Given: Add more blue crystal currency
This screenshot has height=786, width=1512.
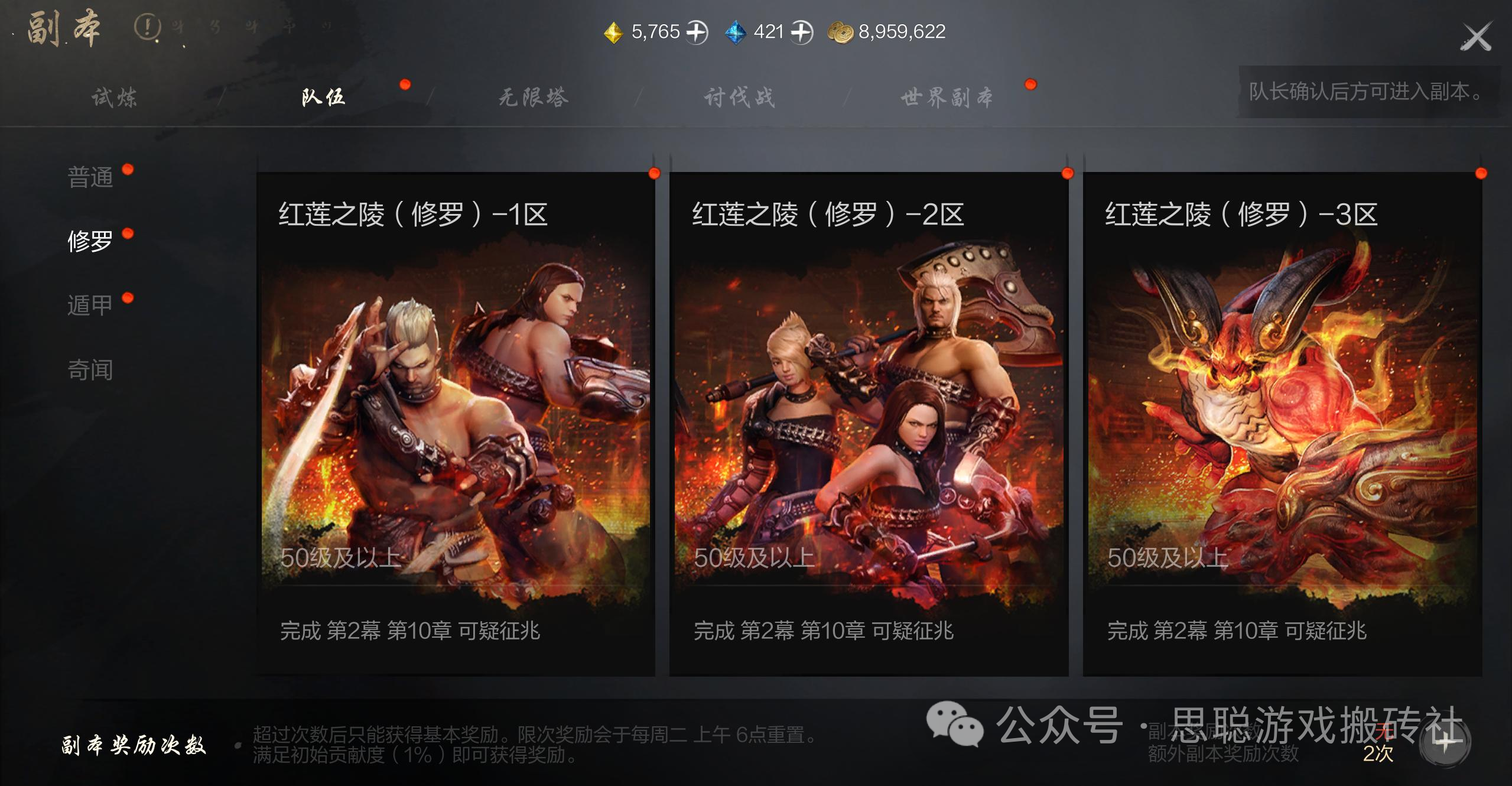Looking at the screenshot, I should click(802, 32).
